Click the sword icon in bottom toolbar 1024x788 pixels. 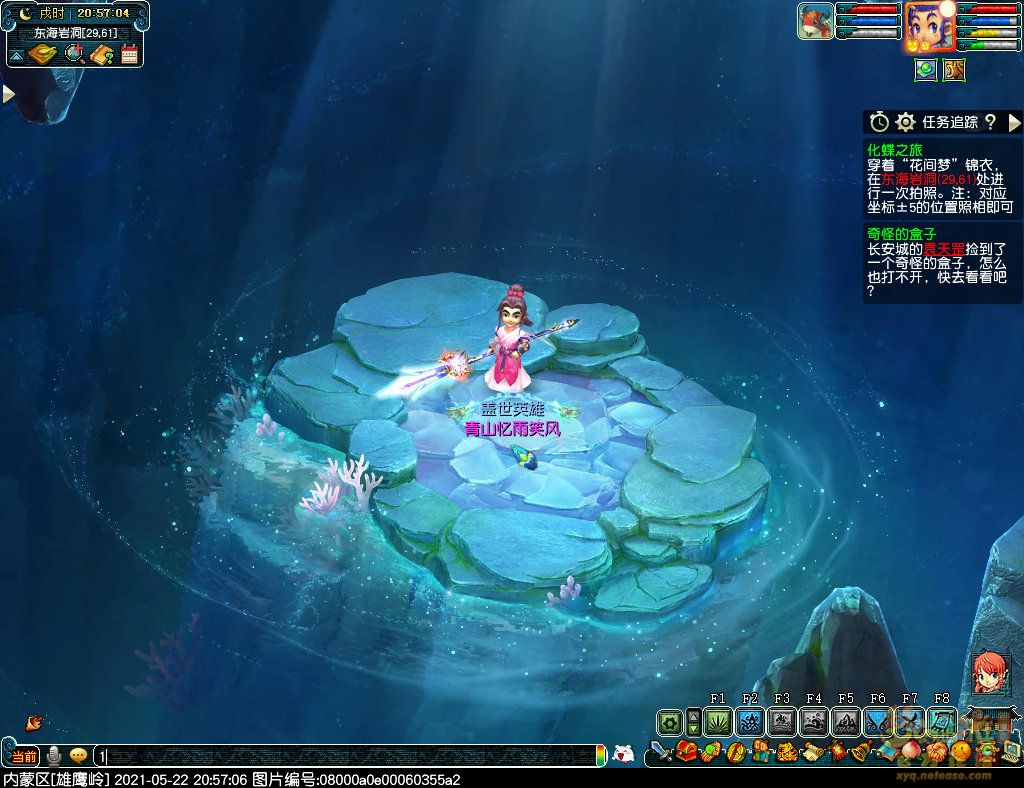[x=661, y=751]
